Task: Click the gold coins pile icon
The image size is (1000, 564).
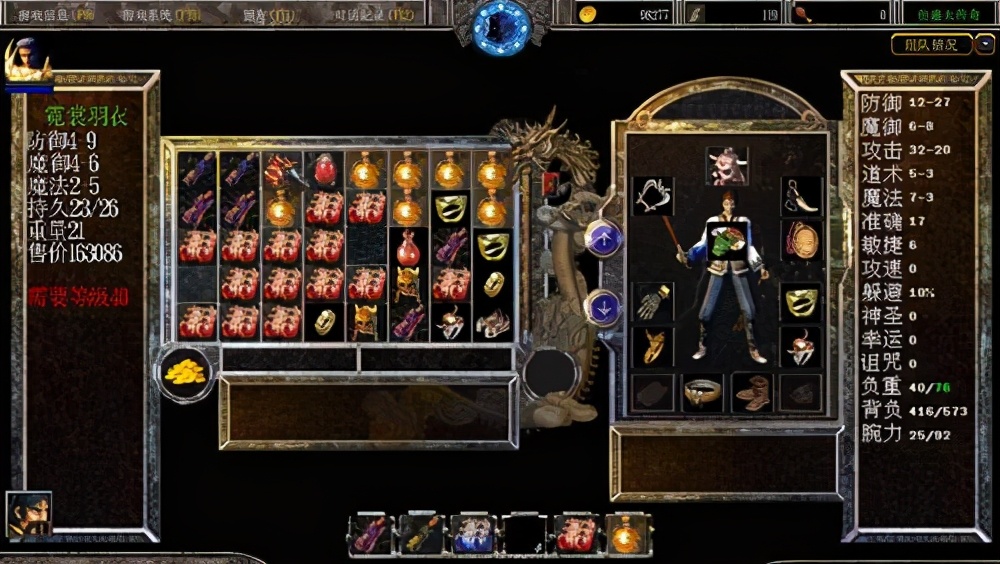Action: click(x=187, y=371)
